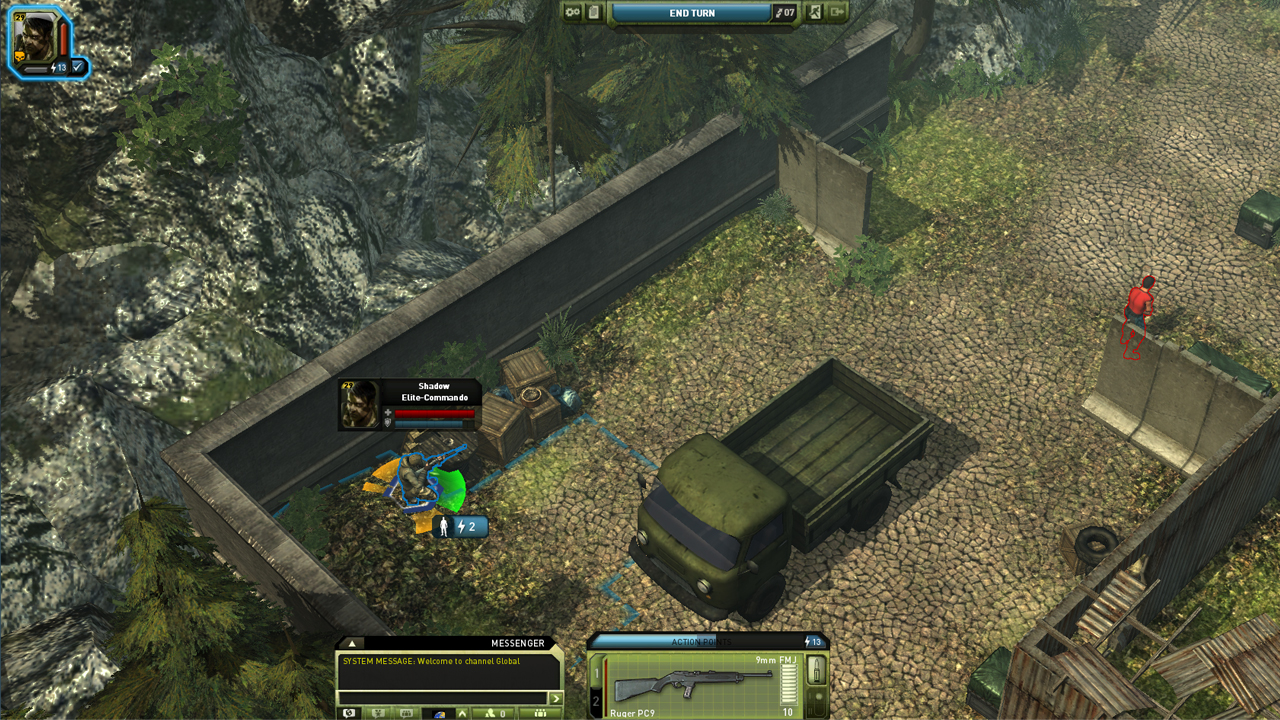Image resolution: width=1280 pixels, height=720 pixels.
Task: Click the exit icon at the top bar's right
Action: pos(838,11)
